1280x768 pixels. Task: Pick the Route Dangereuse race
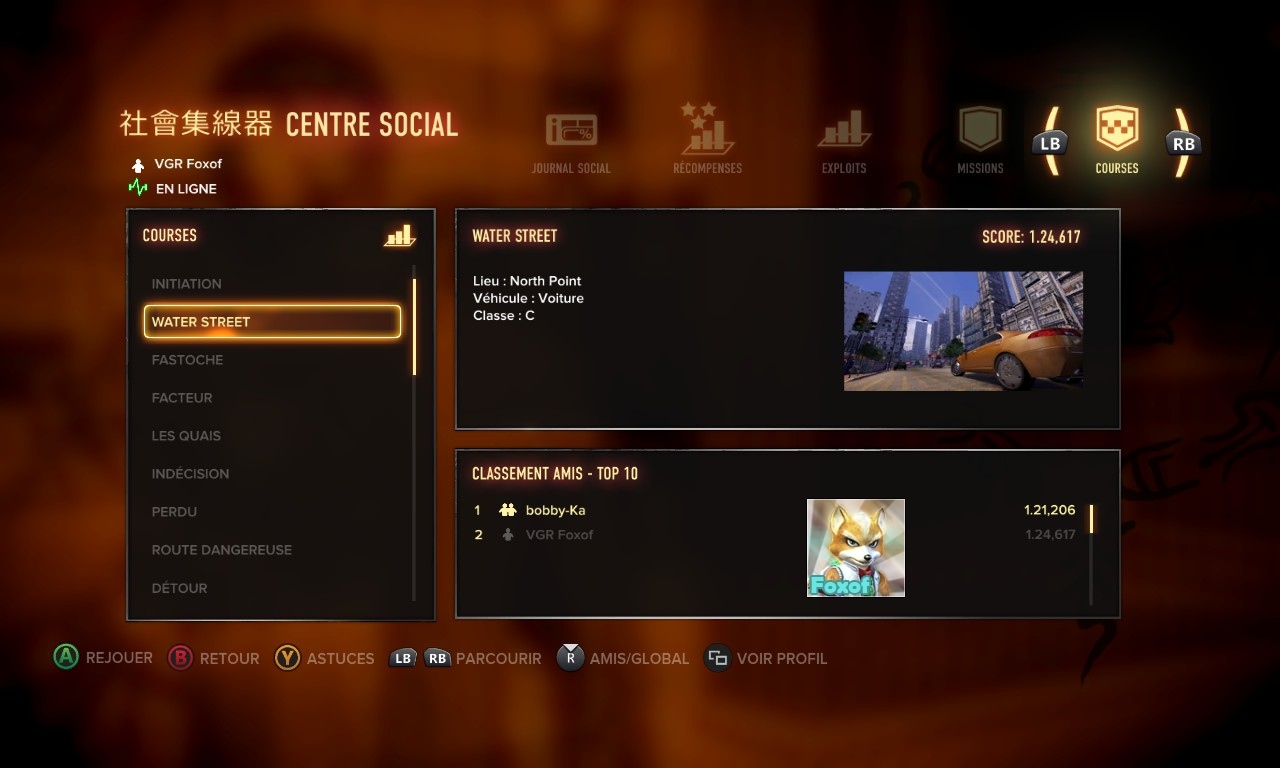(x=222, y=550)
